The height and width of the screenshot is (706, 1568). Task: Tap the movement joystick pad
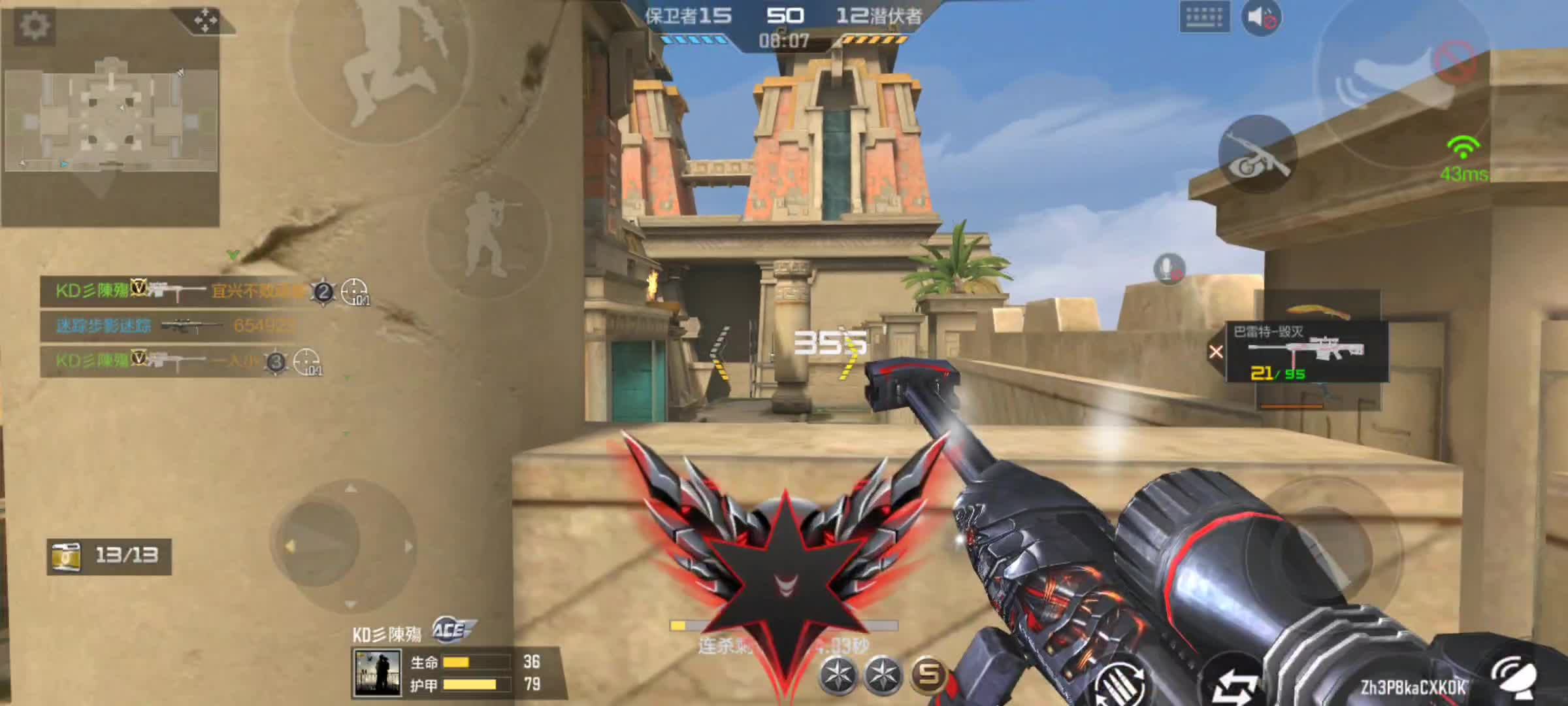coord(344,544)
